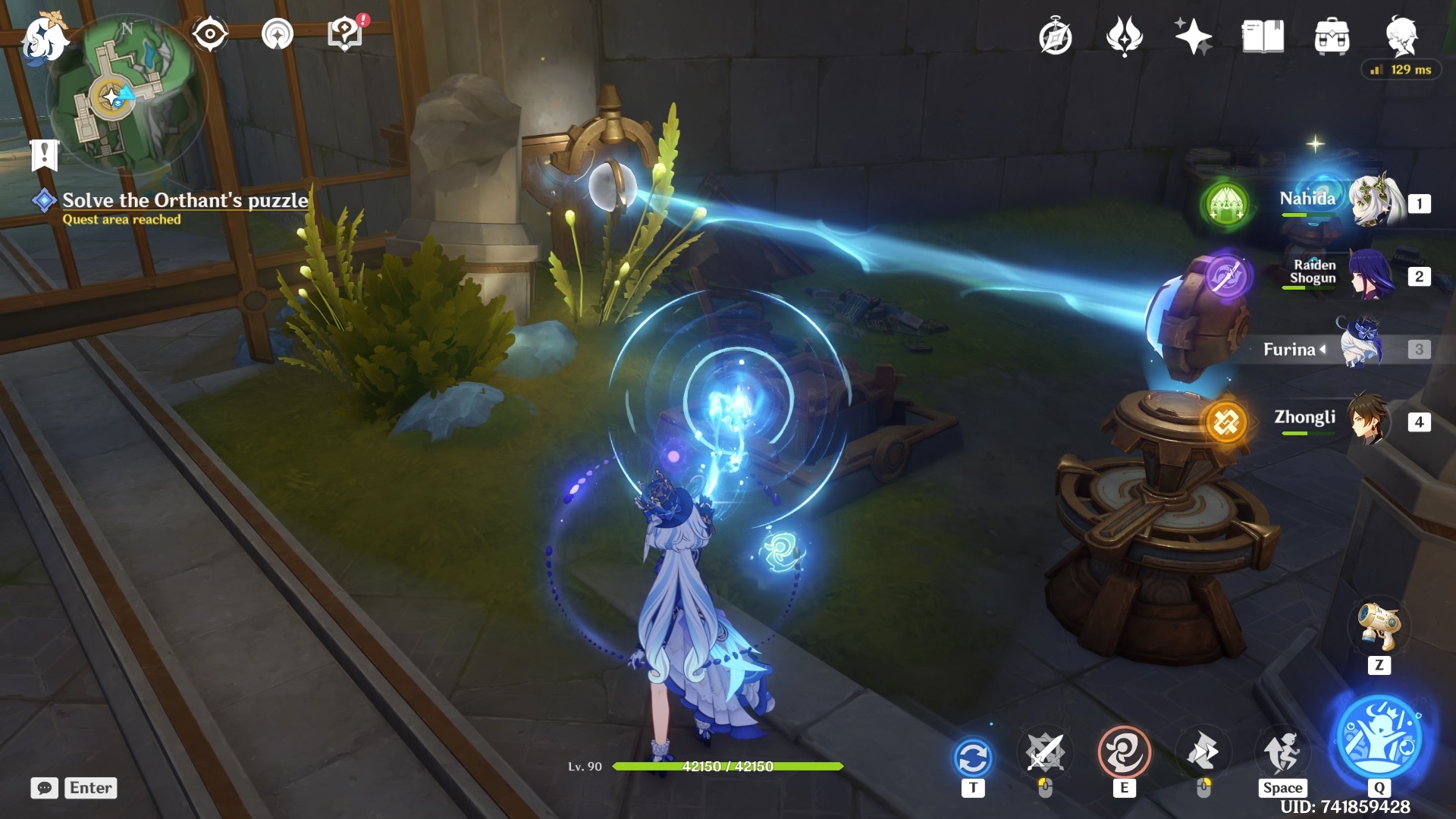The width and height of the screenshot is (1456, 819).
Task: Open the character profile head icon
Action: click(x=1401, y=36)
